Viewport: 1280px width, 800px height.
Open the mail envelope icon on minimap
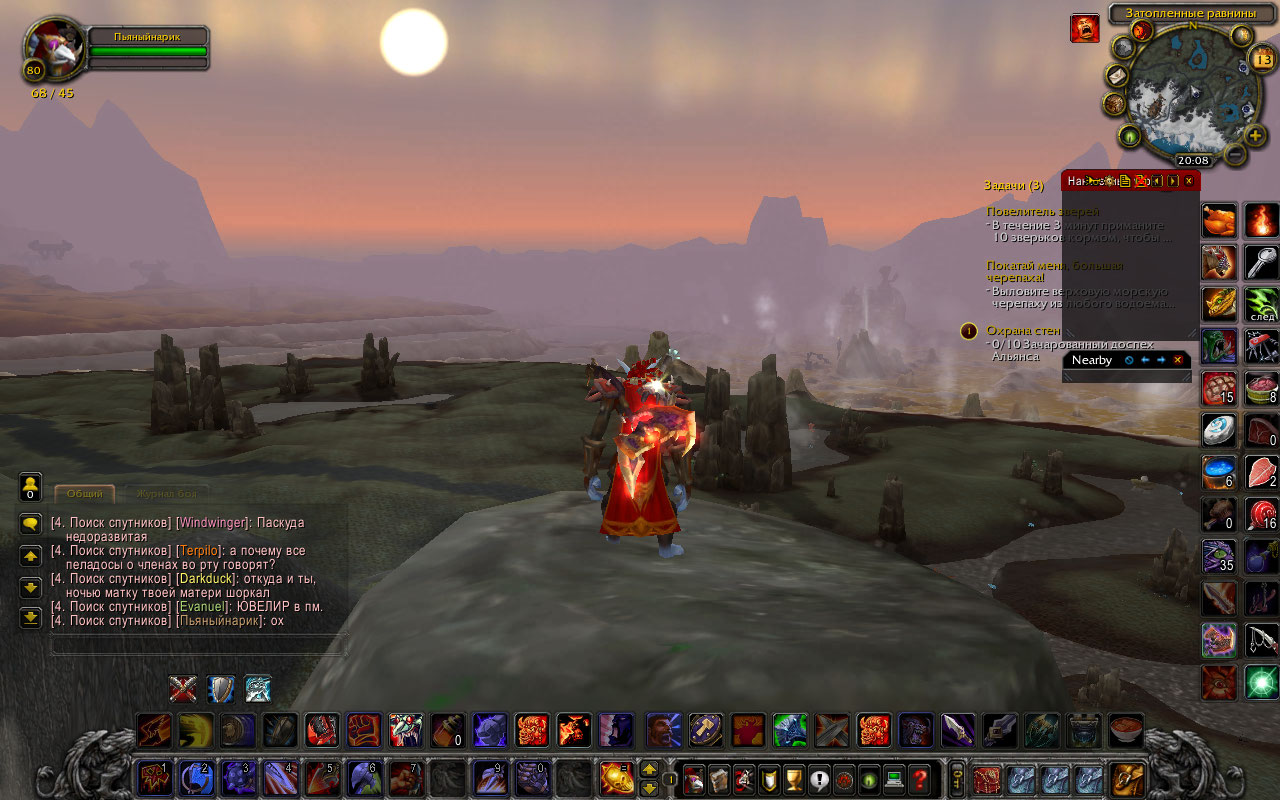click(x=1116, y=77)
